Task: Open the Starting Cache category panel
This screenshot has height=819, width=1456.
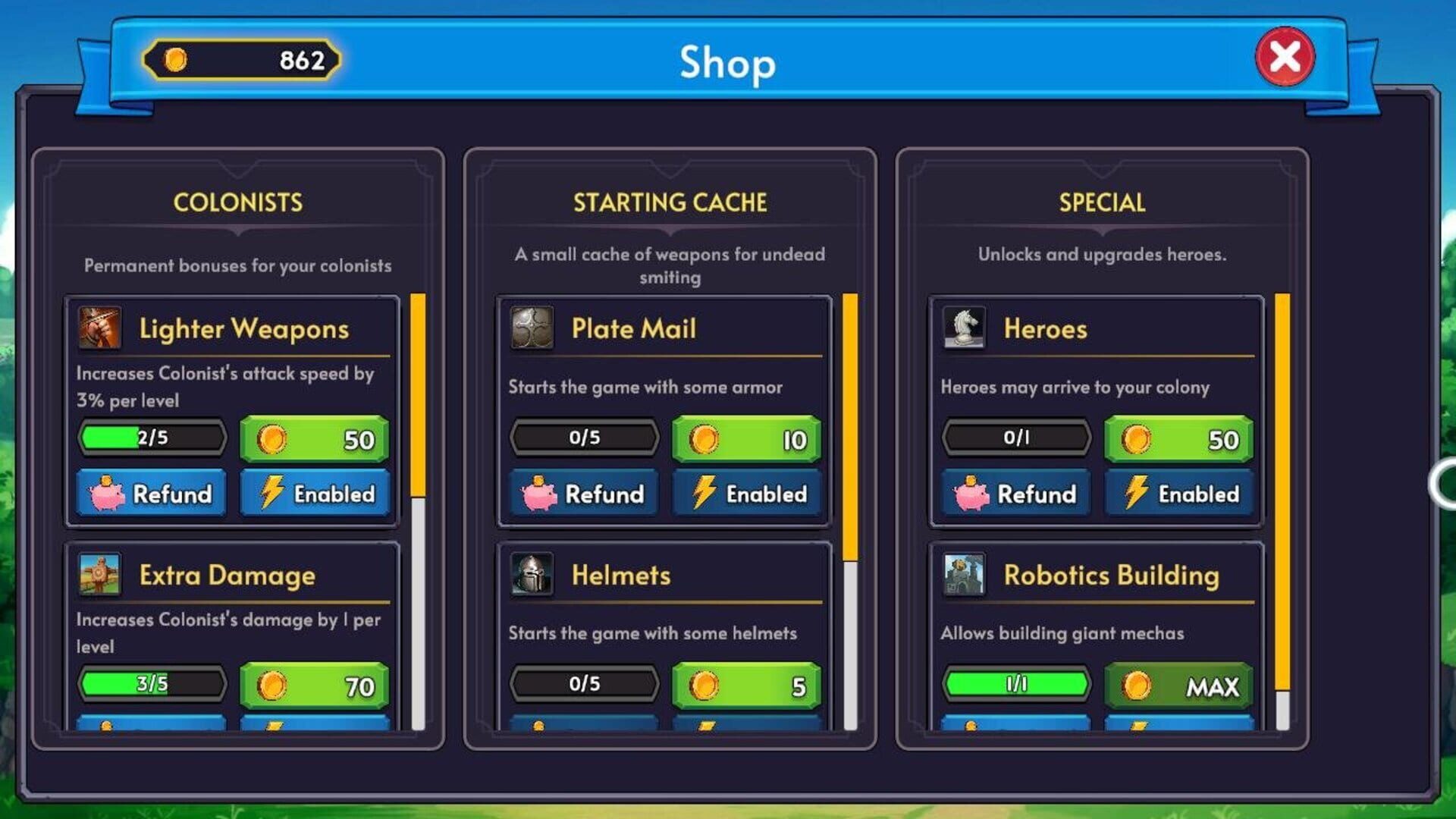Action: 669,202
